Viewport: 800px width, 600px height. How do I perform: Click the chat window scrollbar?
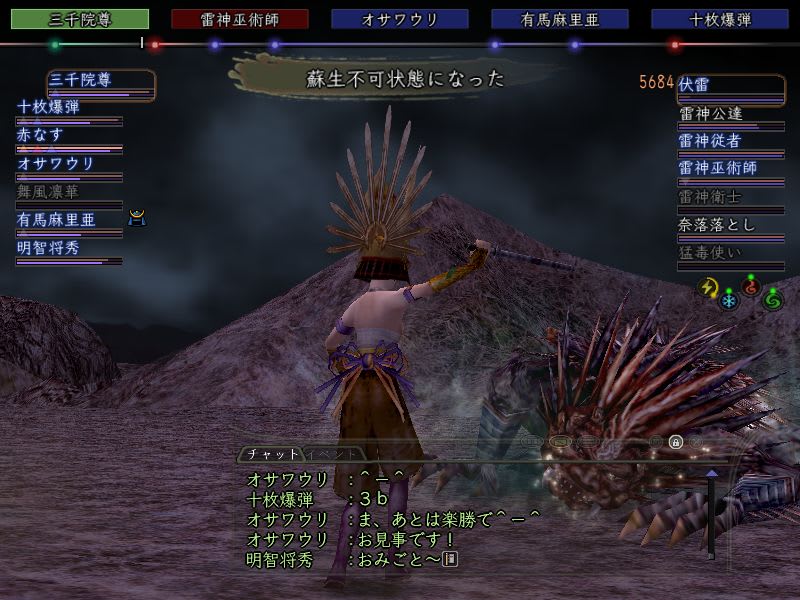click(711, 515)
